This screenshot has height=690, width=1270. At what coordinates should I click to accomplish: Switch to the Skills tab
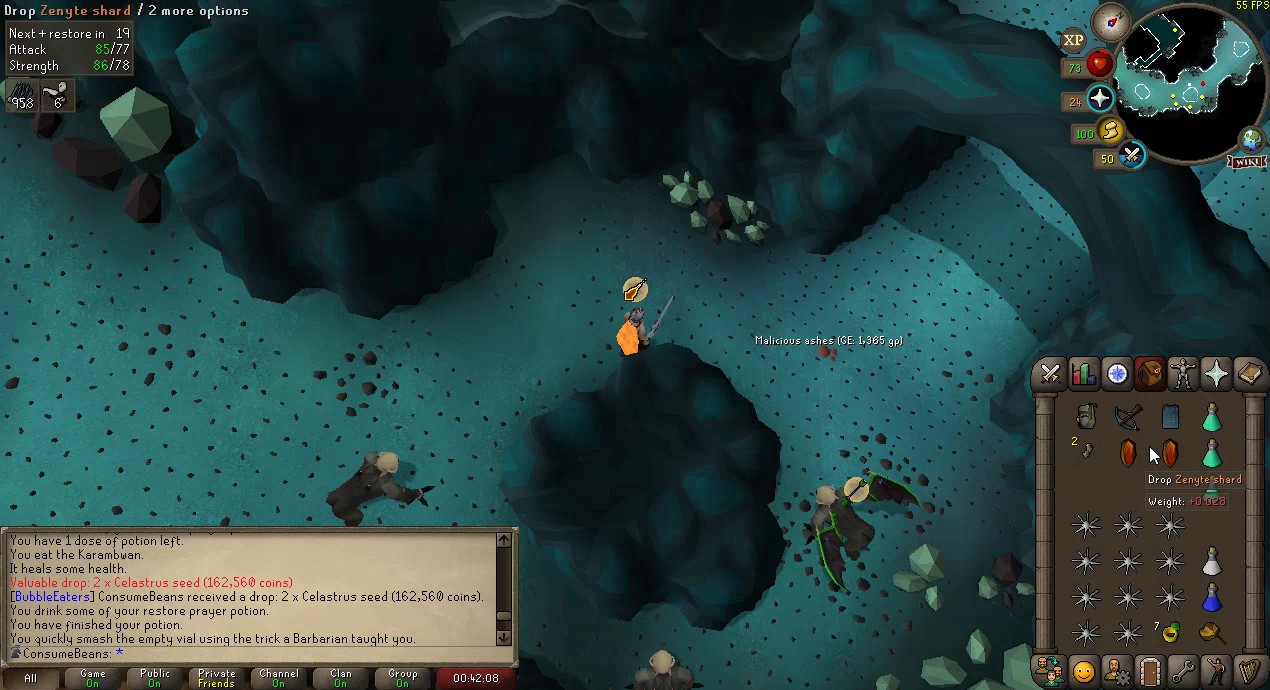tap(1084, 374)
